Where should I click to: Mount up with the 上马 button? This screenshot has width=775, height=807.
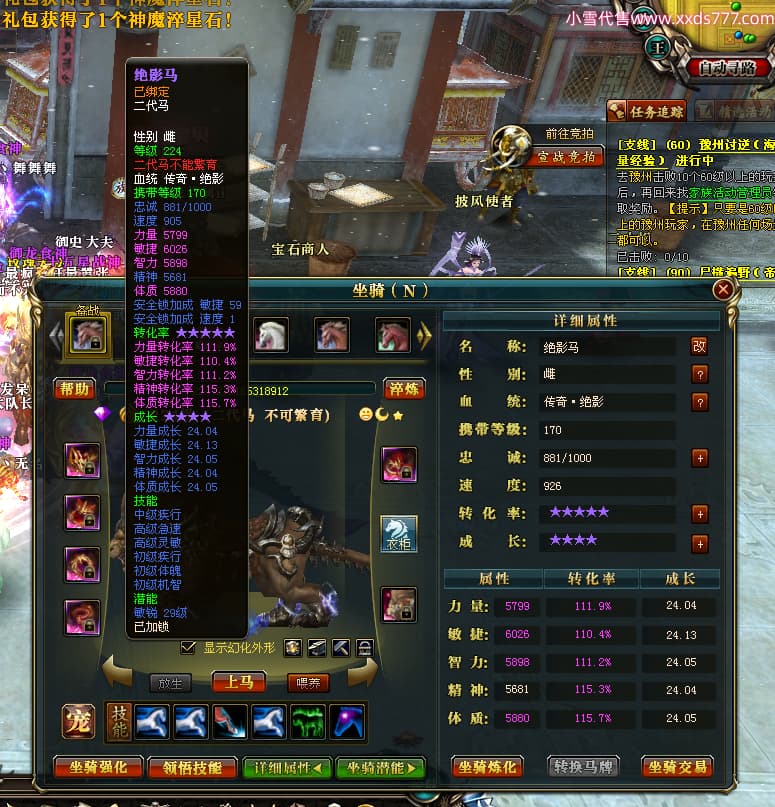coord(238,683)
